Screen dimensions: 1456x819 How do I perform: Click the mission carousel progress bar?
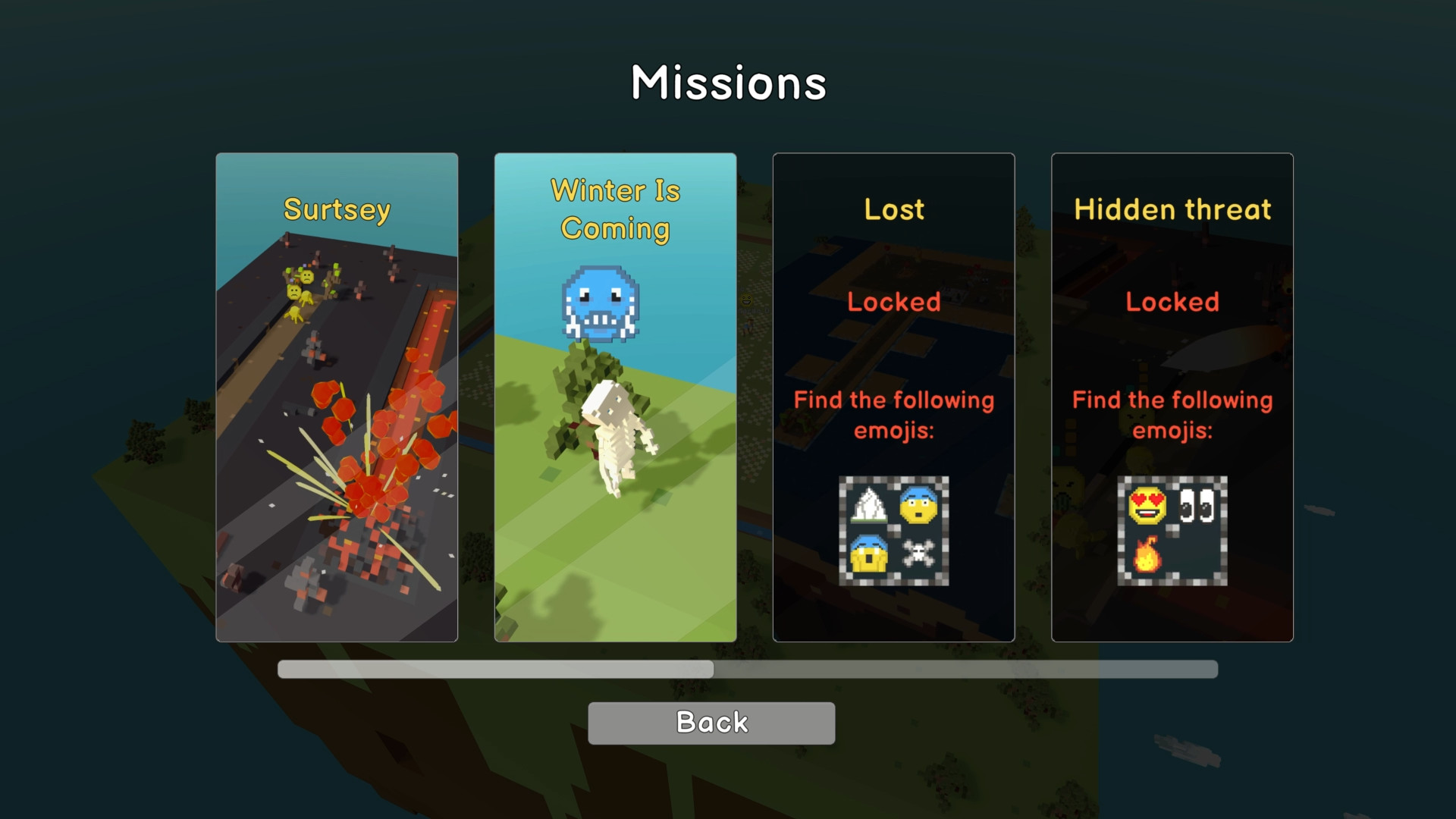747,670
